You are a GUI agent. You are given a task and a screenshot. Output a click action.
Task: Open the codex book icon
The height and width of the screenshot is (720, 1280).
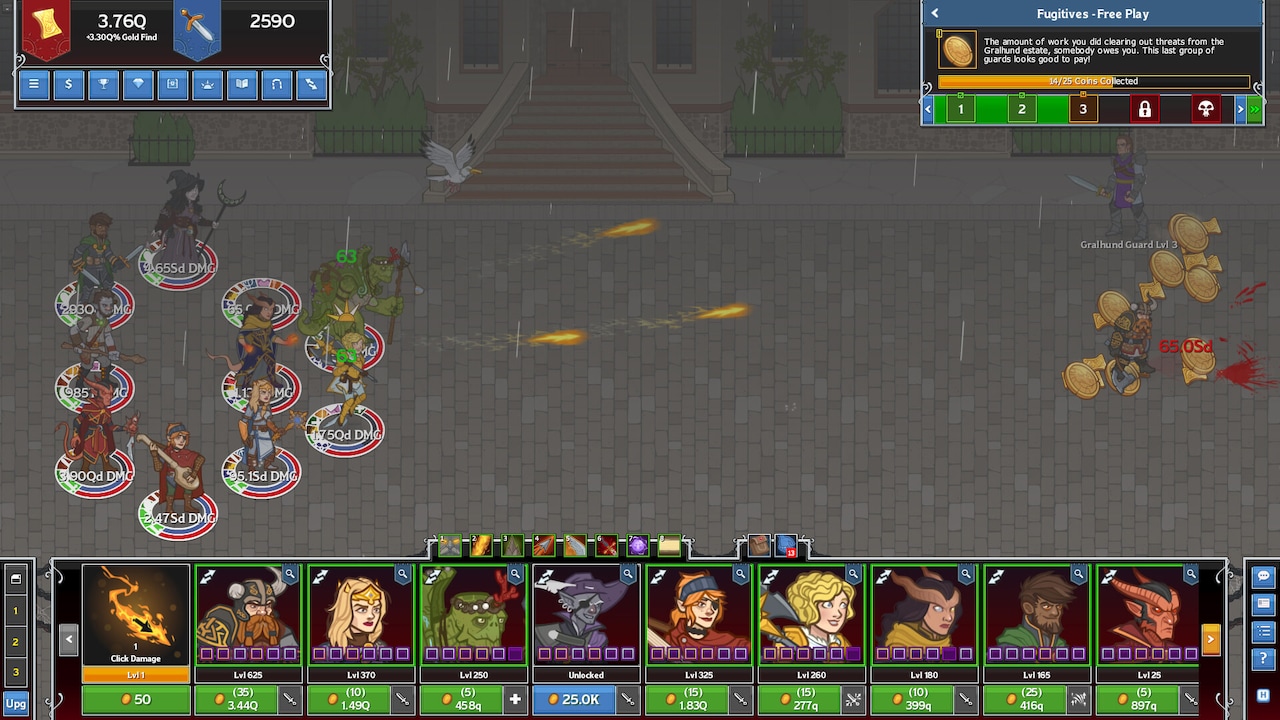pyautogui.click(x=242, y=85)
